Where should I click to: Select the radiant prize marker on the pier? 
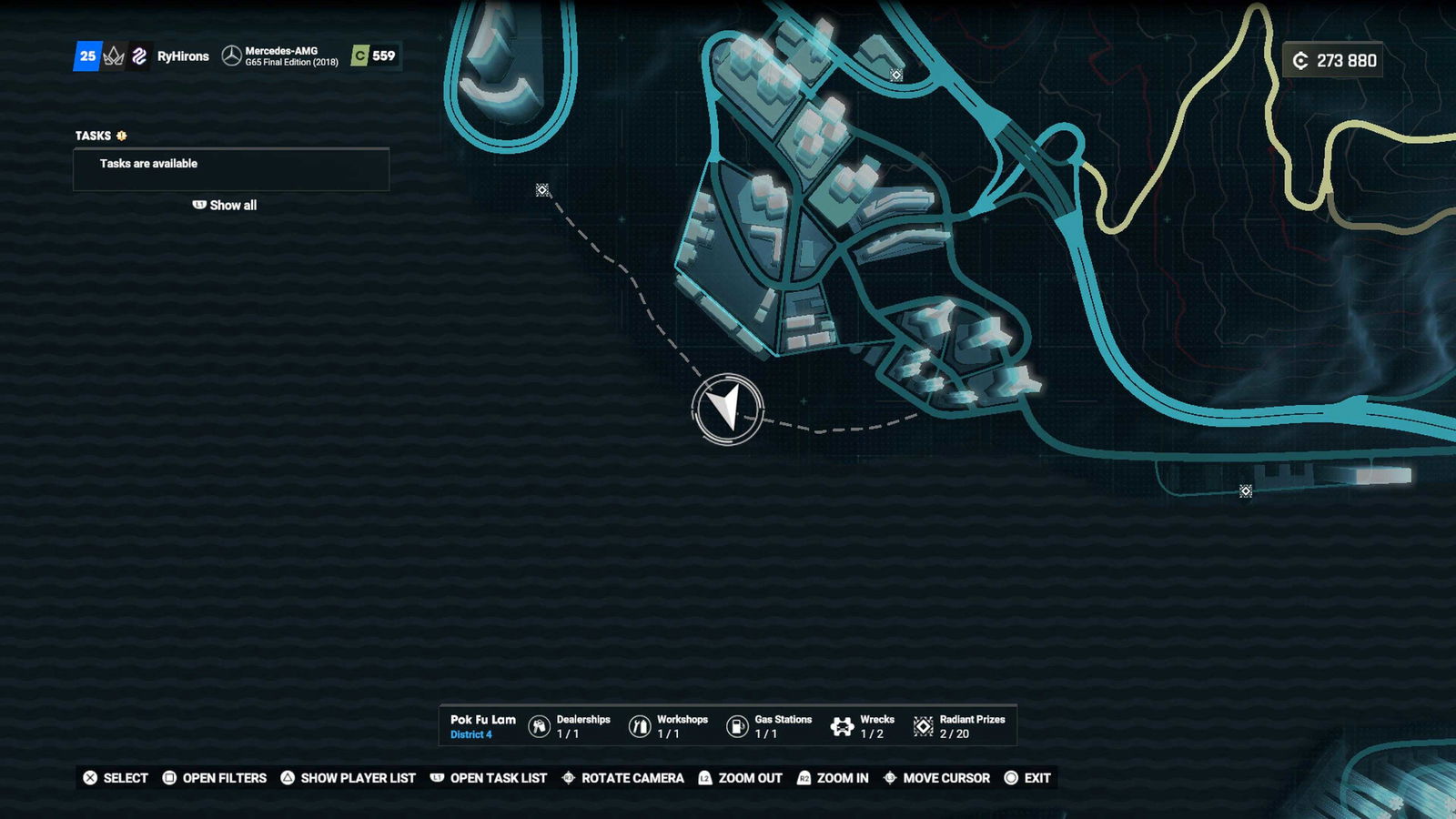point(1246,491)
